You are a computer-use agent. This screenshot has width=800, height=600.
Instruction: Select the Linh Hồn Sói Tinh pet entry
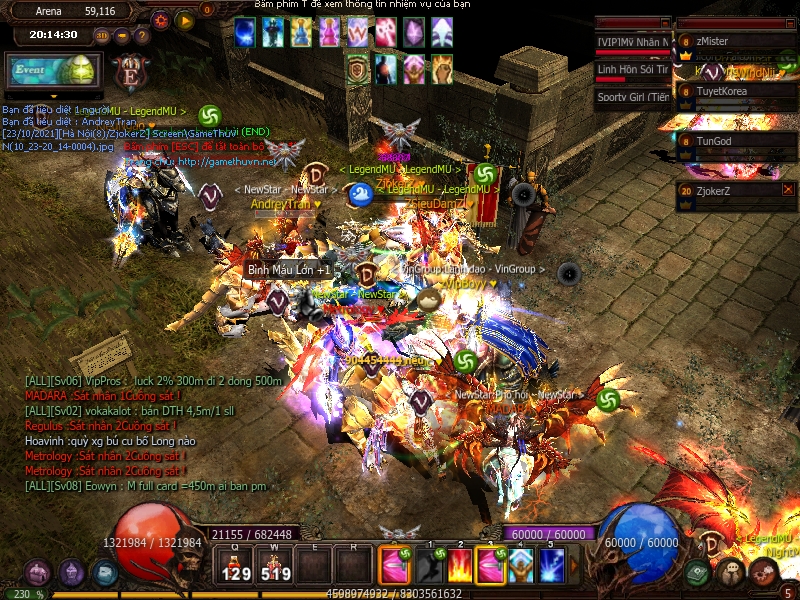(x=632, y=70)
